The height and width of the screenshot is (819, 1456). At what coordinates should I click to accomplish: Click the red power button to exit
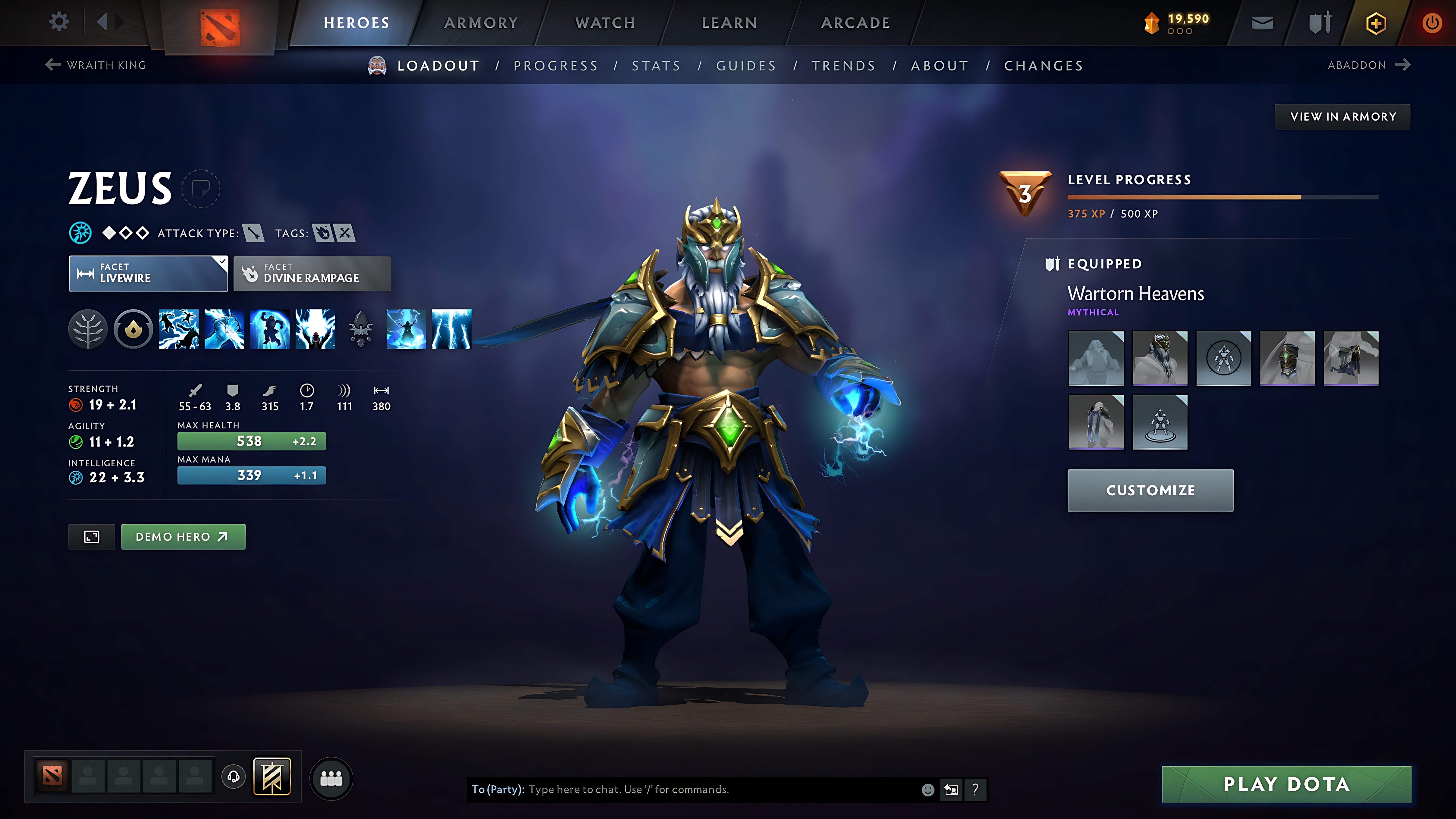tap(1433, 22)
